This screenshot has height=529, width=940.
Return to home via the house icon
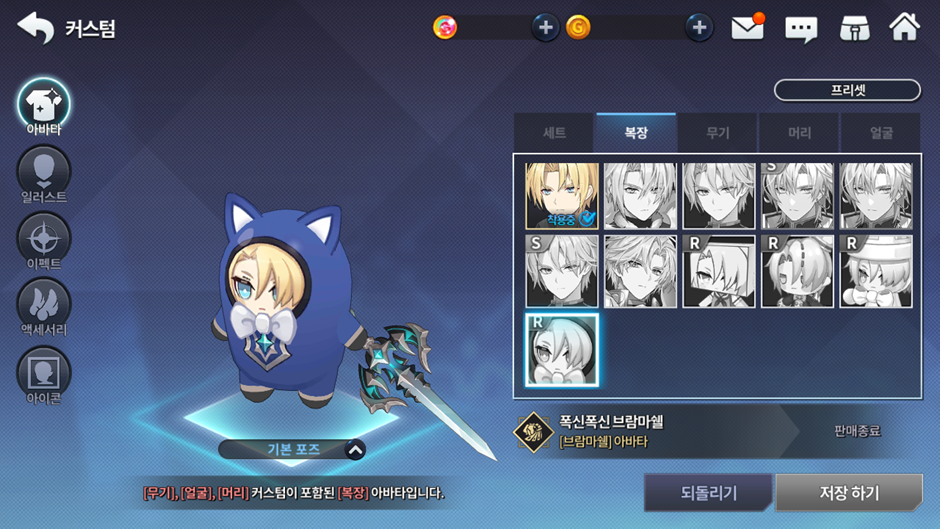click(904, 28)
